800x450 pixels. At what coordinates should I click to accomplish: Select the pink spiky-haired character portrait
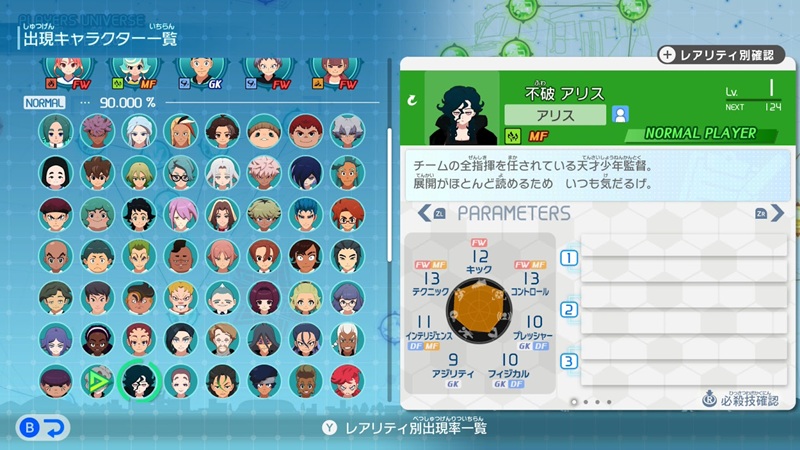263,172
